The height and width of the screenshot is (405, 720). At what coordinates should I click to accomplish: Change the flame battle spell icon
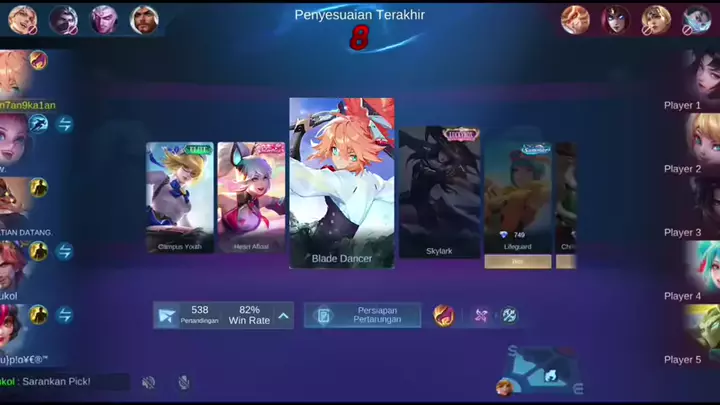tap(443, 315)
